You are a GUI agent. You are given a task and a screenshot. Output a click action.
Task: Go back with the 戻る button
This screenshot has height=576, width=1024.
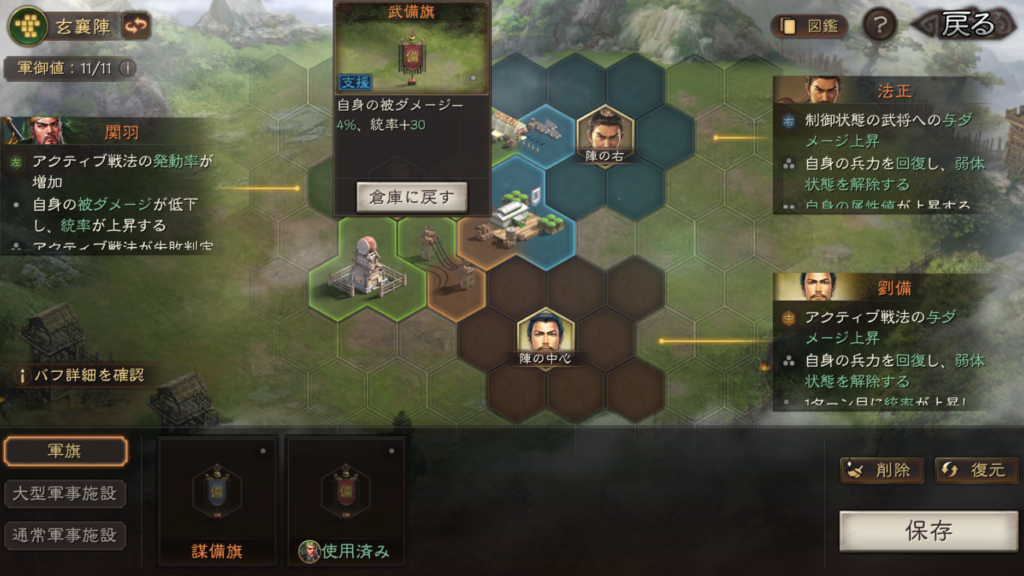tap(962, 25)
